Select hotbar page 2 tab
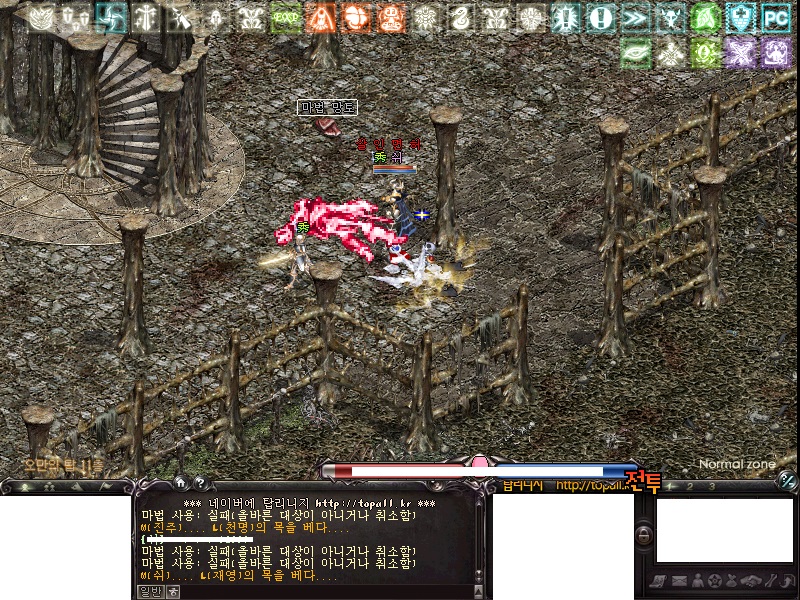The width and height of the screenshot is (800, 600). [692, 485]
